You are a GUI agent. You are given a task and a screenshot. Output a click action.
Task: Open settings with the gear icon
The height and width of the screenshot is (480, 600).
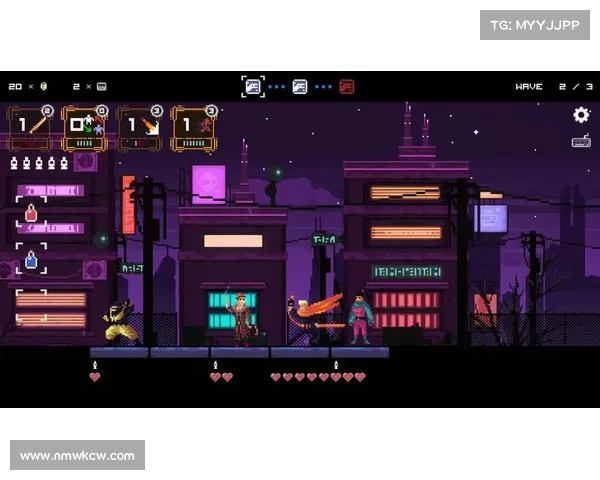tap(581, 115)
